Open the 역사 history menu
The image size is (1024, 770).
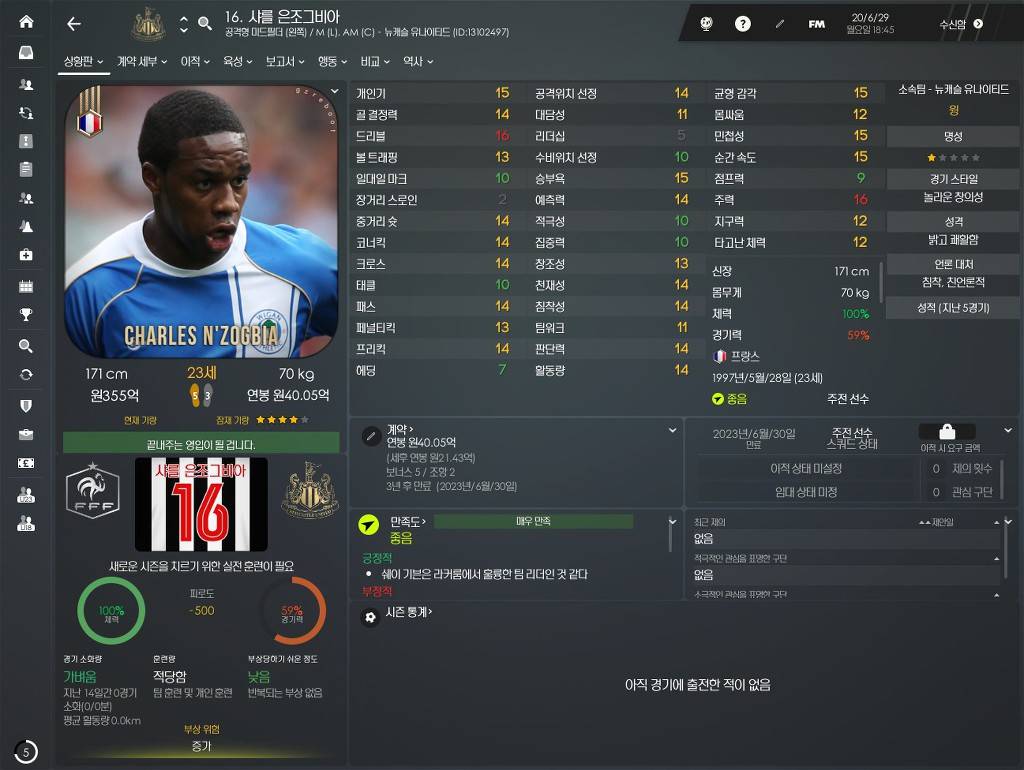tap(417, 62)
